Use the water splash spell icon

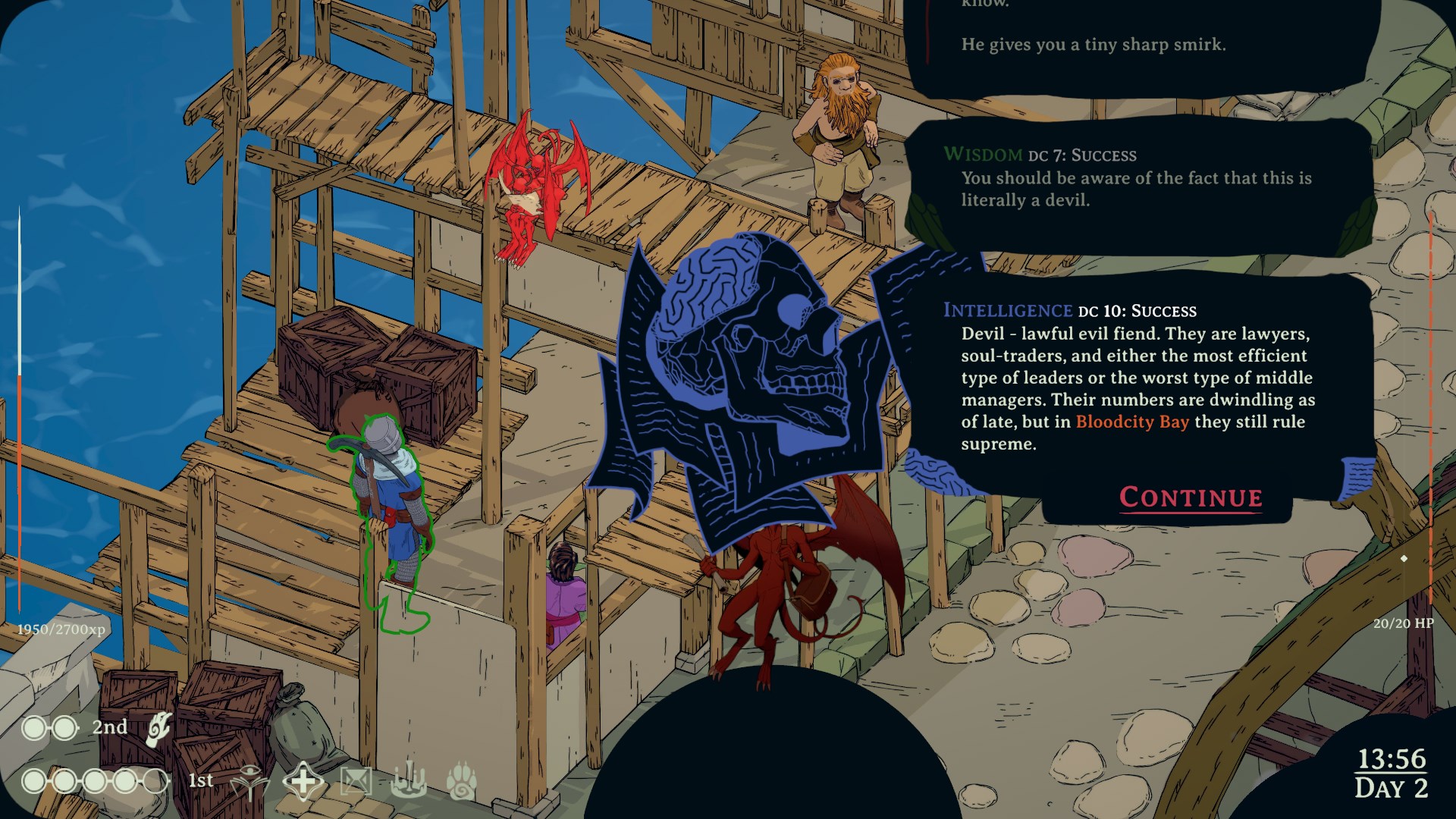click(408, 781)
